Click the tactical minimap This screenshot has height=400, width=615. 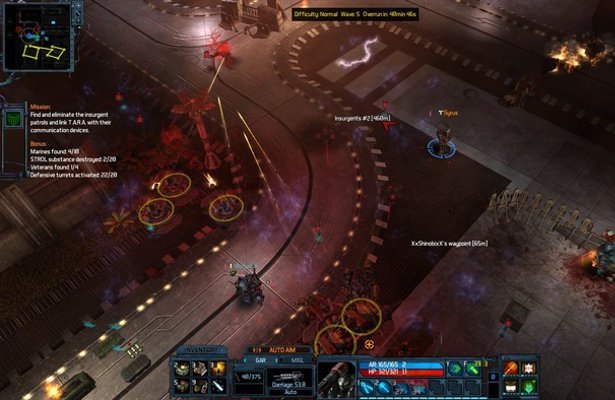point(39,37)
